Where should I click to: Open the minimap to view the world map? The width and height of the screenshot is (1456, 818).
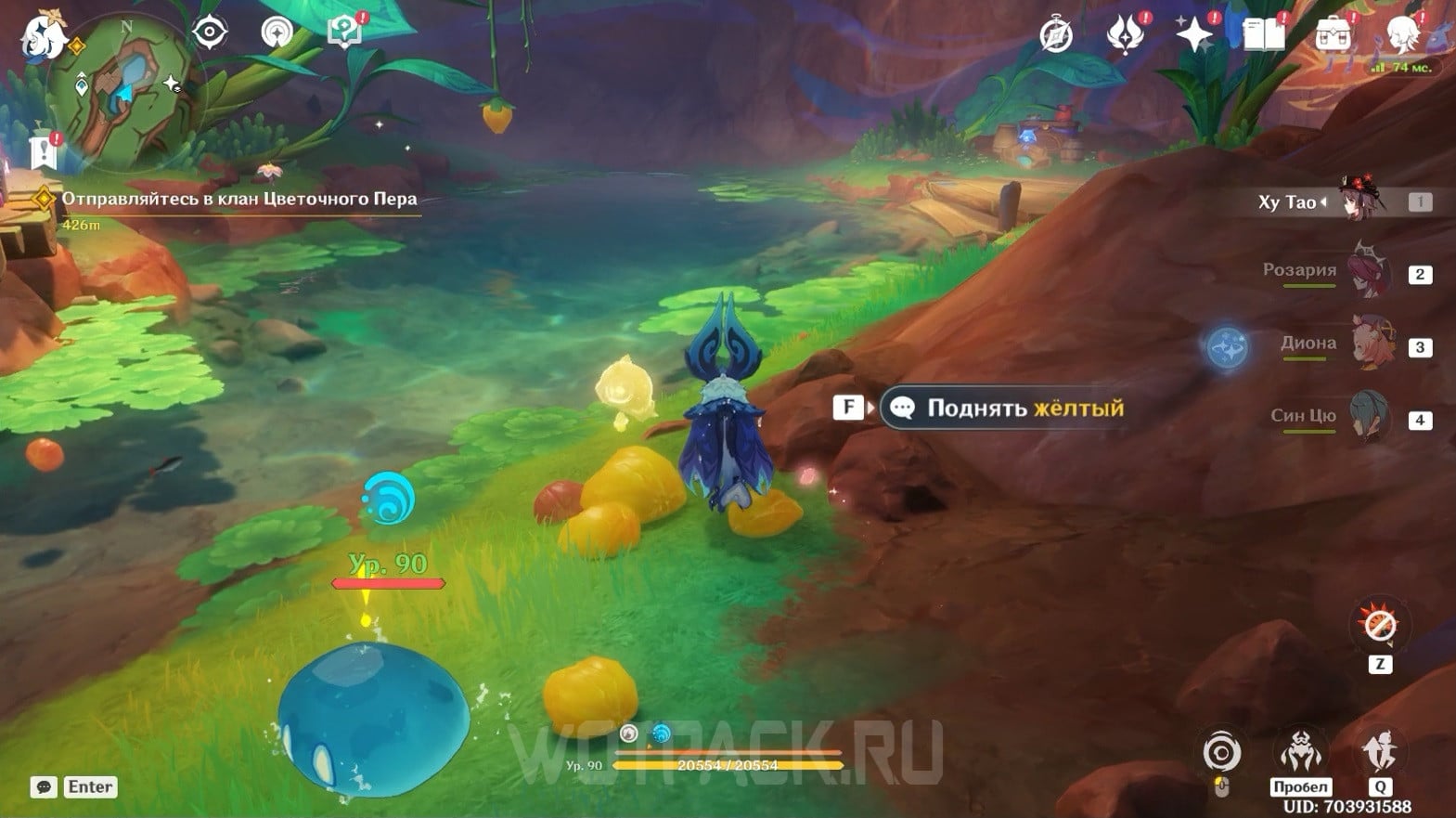pyautogui.click(x=122, y=91)
